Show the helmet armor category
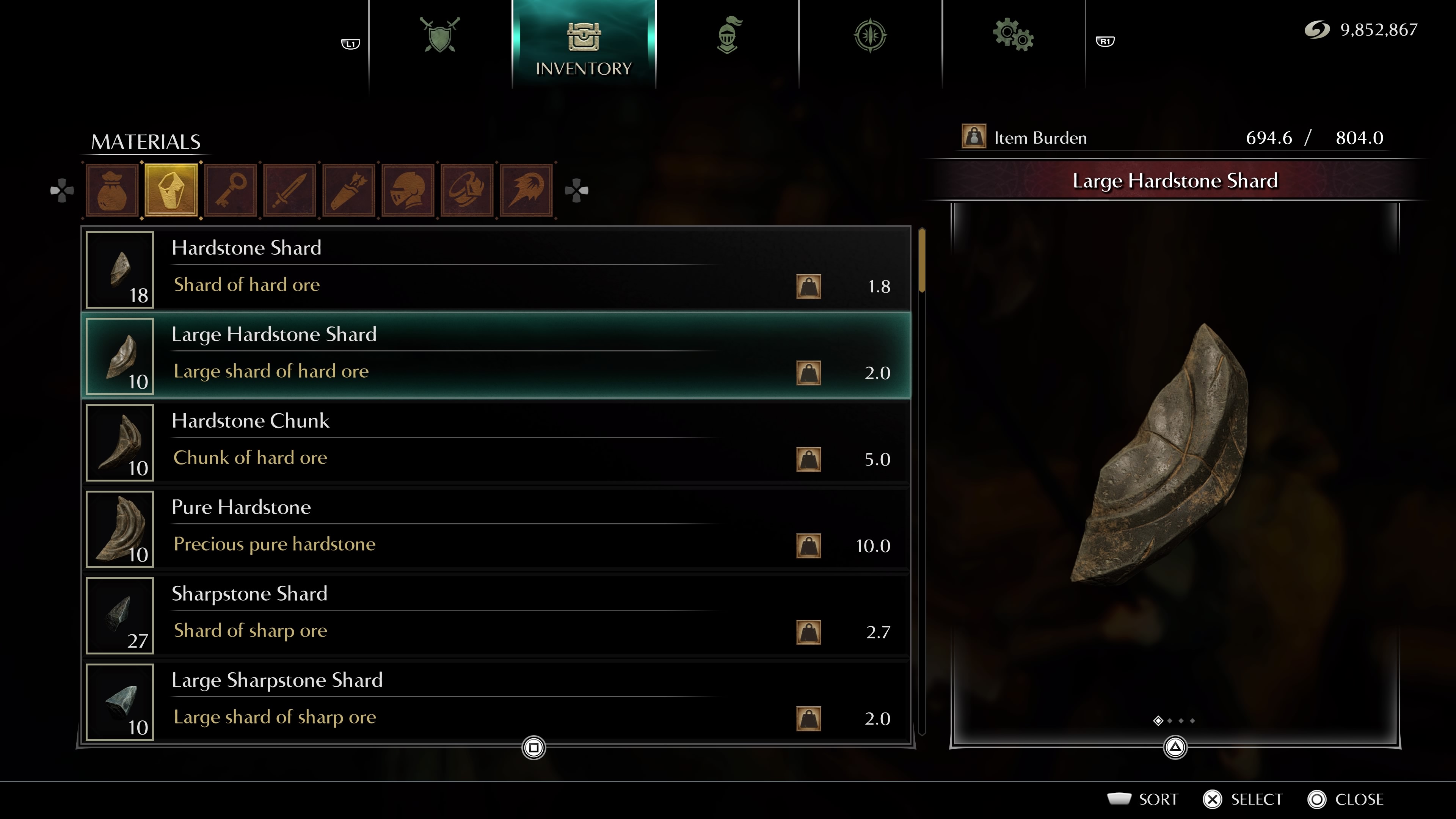Viewport: 1456px width, 819px height. point(408,190)
